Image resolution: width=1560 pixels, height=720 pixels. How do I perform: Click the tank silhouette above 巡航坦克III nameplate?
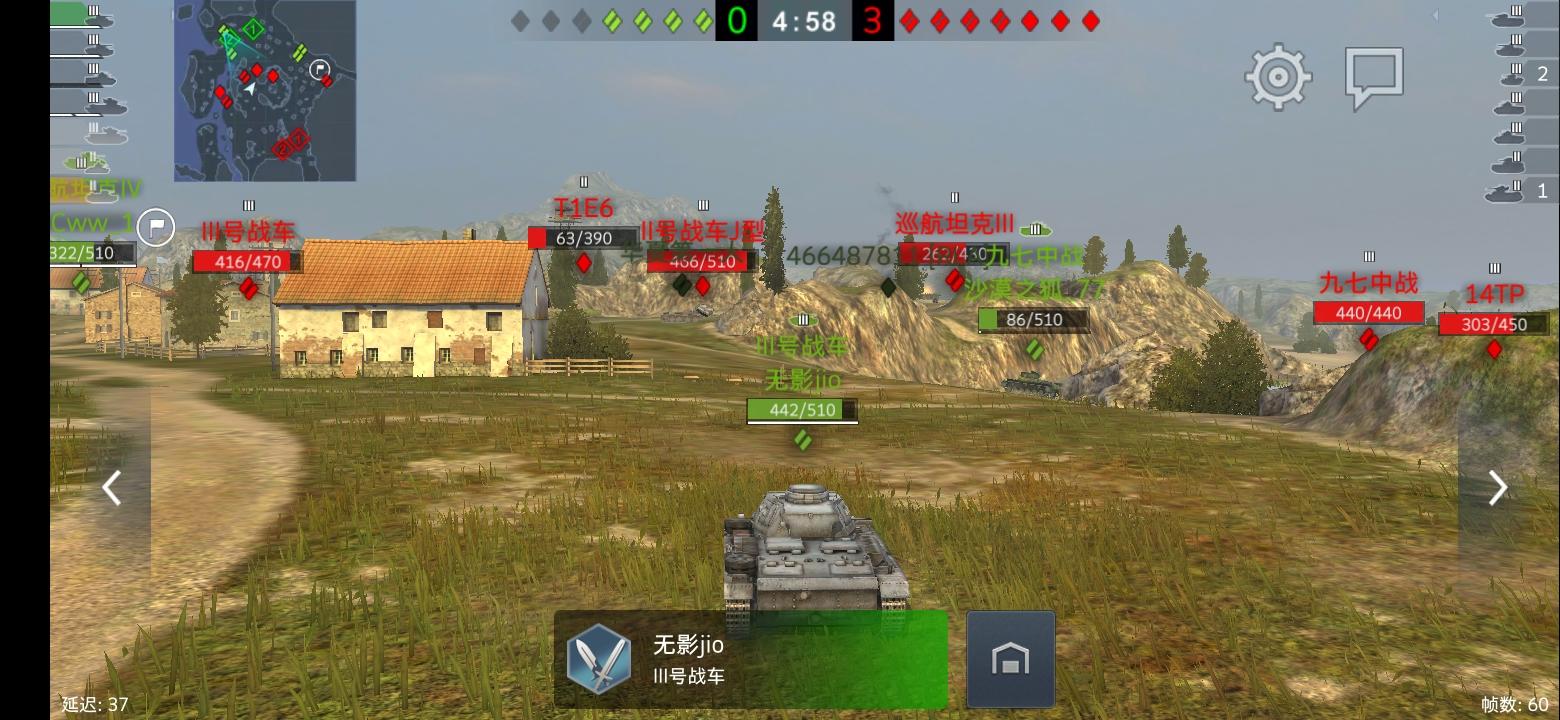coord(956,197)
